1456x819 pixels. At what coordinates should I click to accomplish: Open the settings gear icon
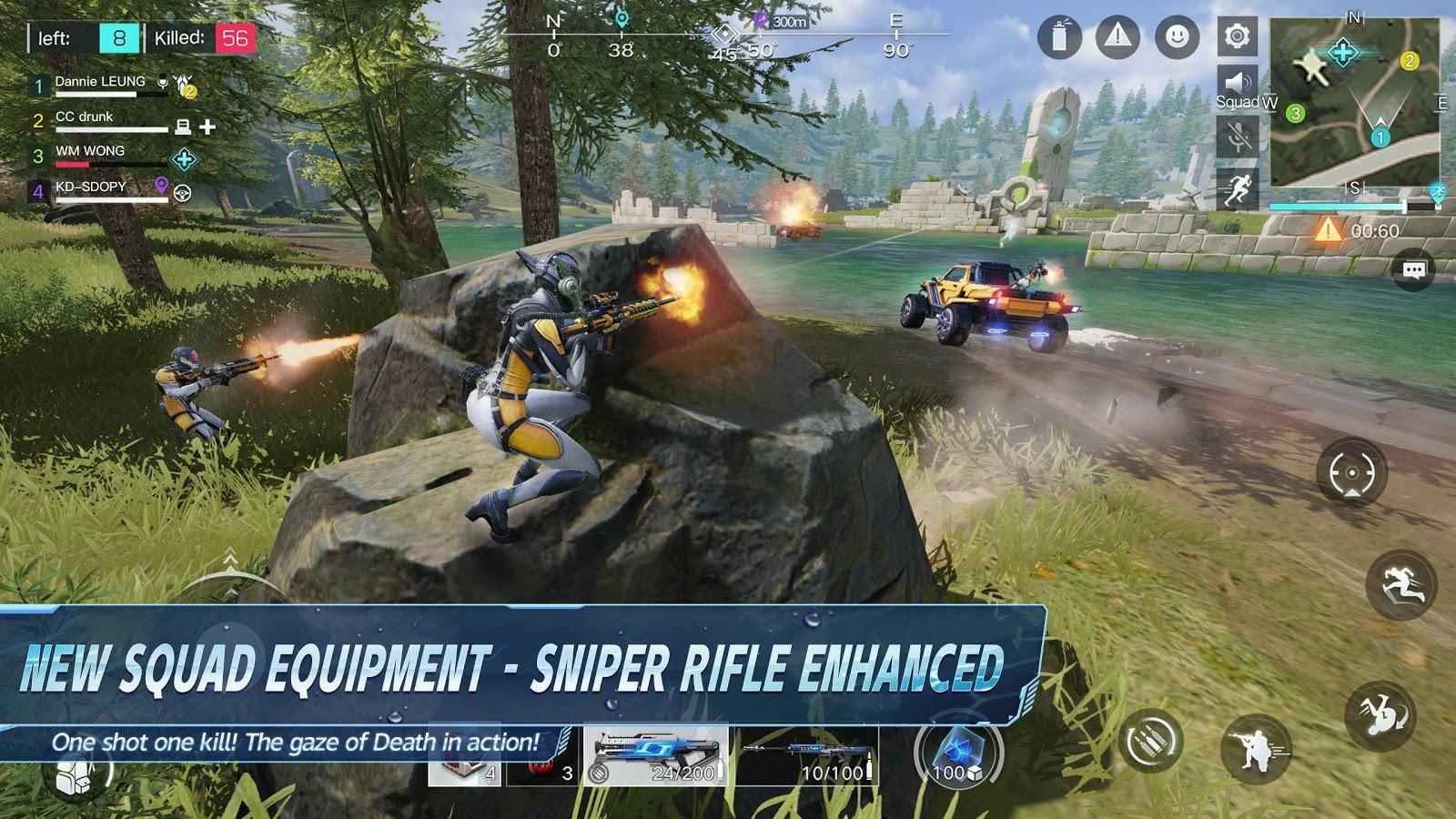(1237, 36)
